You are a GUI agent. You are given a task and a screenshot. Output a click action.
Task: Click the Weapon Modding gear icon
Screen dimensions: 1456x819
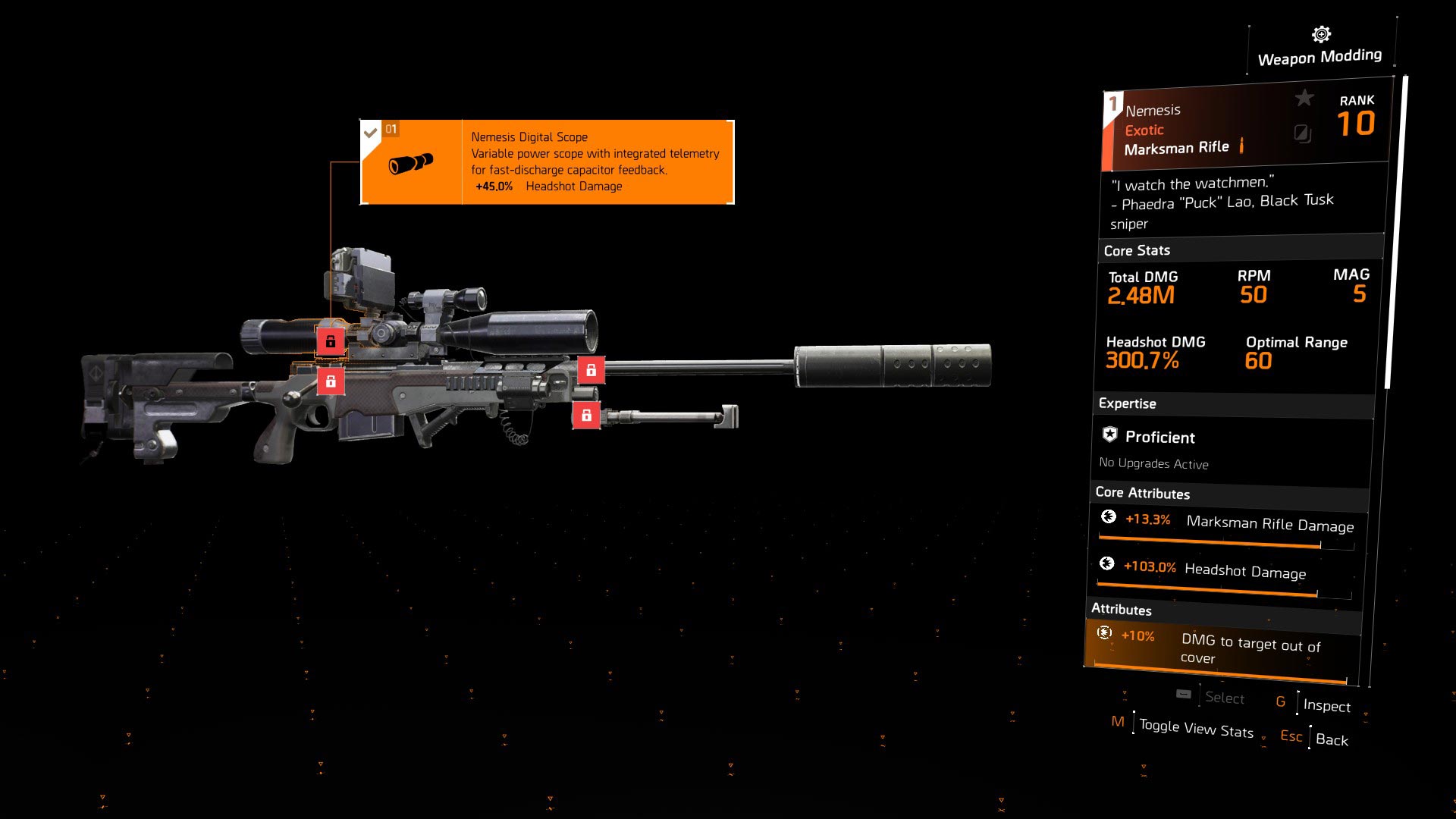point(1319,33)
